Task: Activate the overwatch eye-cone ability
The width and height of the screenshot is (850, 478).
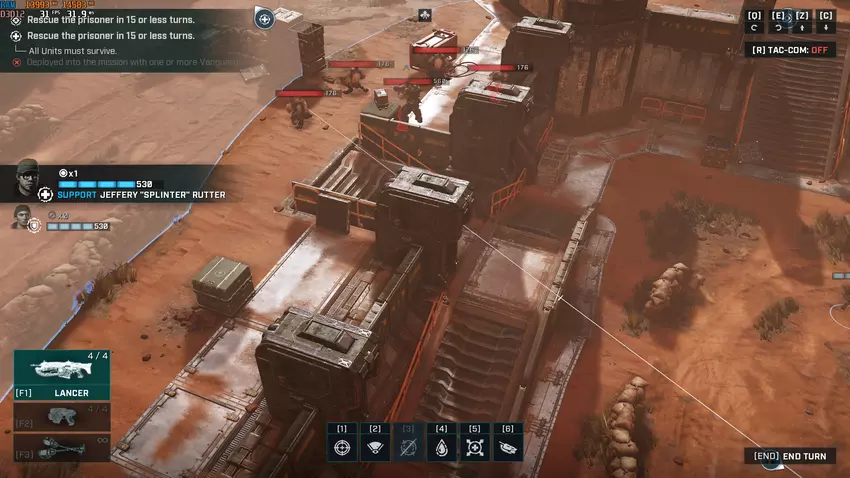Action: click(x=375, y=447)
